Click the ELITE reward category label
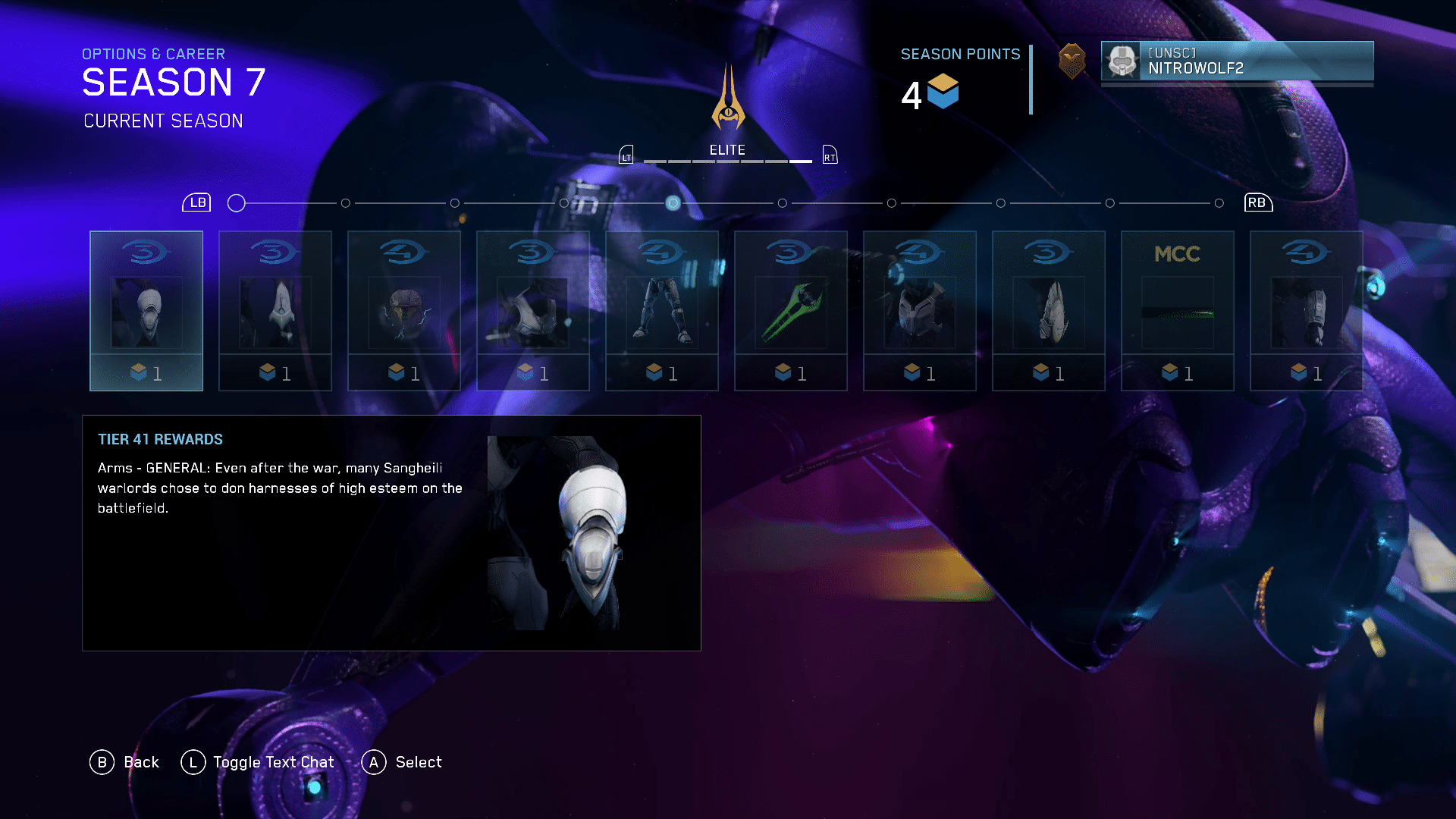The width and height of the screenshot is (1456, 819). (x=727, y=150)
